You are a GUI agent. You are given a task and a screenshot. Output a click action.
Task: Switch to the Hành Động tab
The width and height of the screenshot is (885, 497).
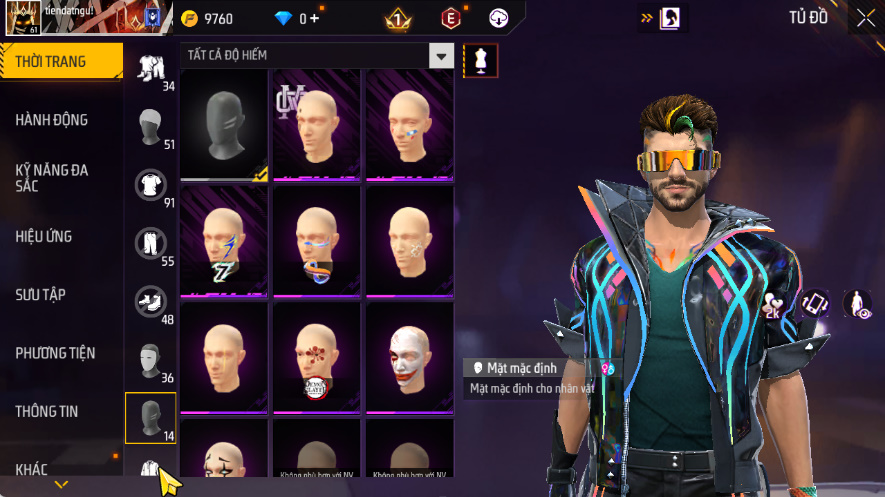(x=52, y=120)
